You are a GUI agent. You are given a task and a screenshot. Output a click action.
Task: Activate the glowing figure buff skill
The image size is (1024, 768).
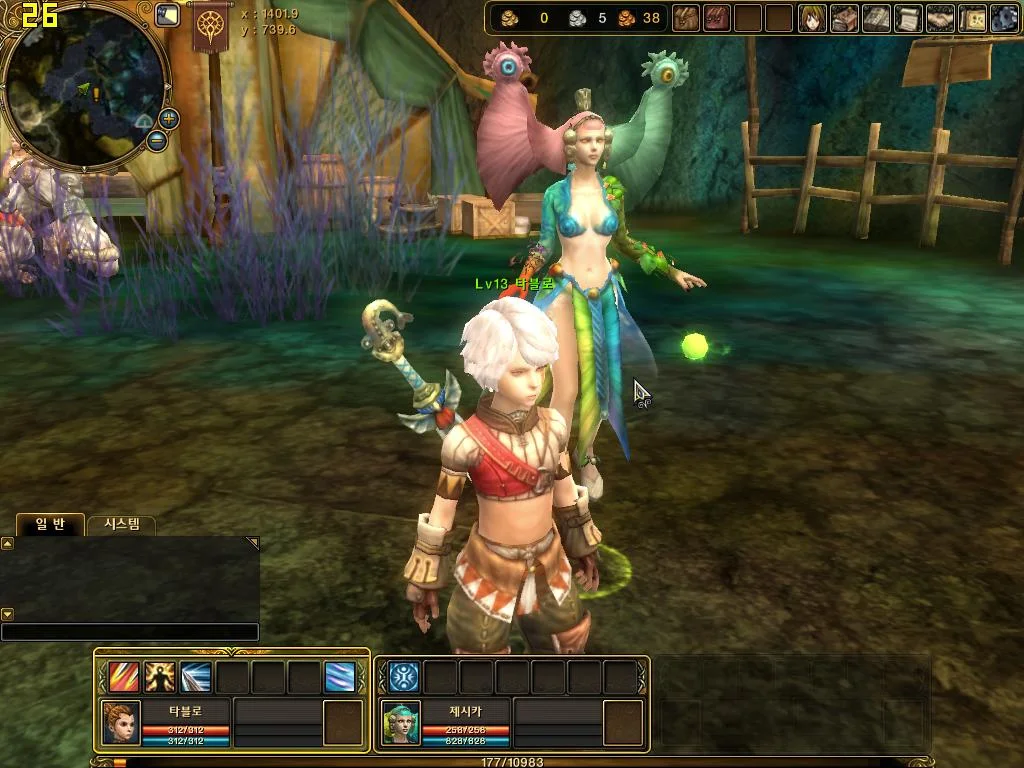pos(160,677)
